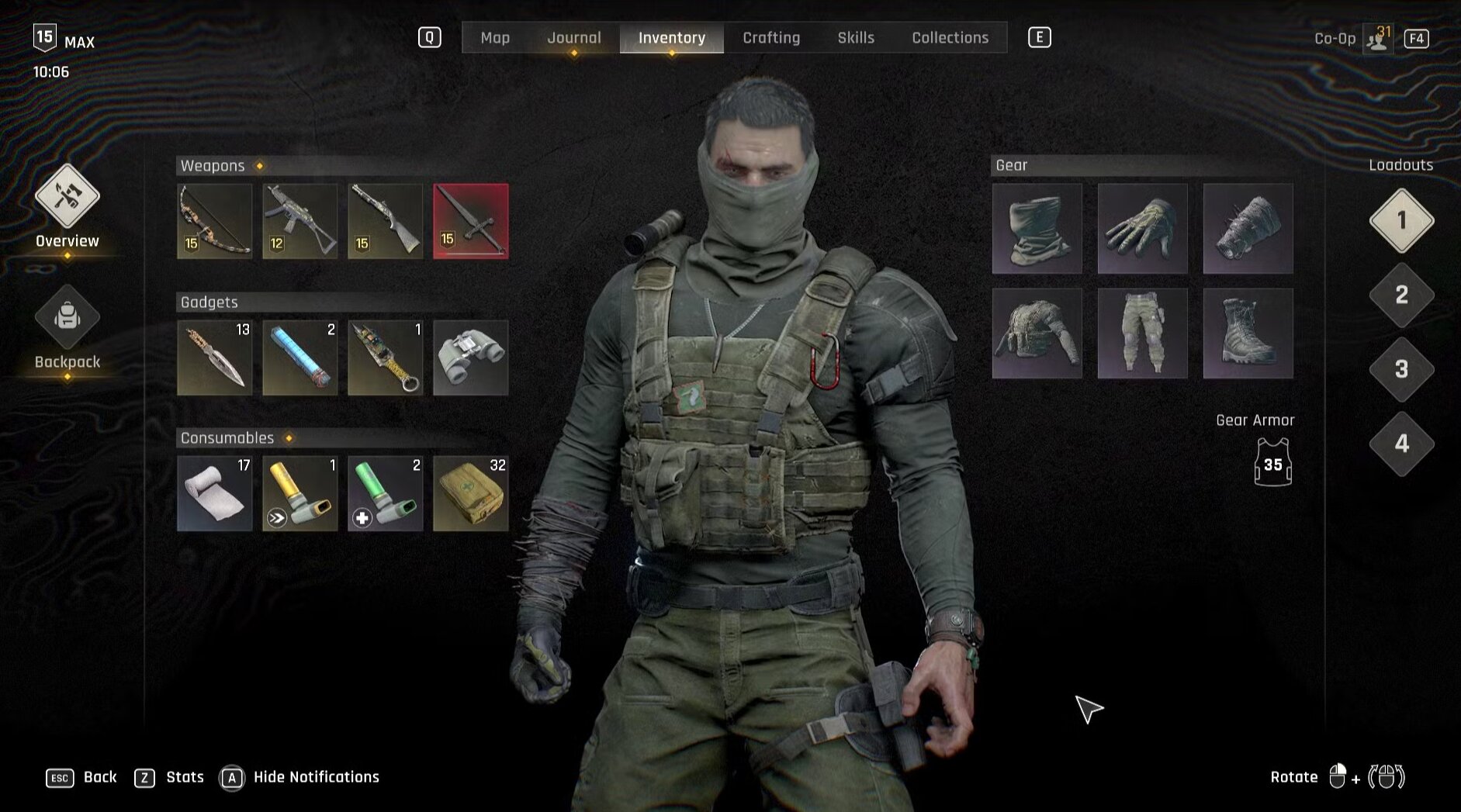1461x812 pixels.
Task: Activate loadout 4
Action: click(1401, 444)
